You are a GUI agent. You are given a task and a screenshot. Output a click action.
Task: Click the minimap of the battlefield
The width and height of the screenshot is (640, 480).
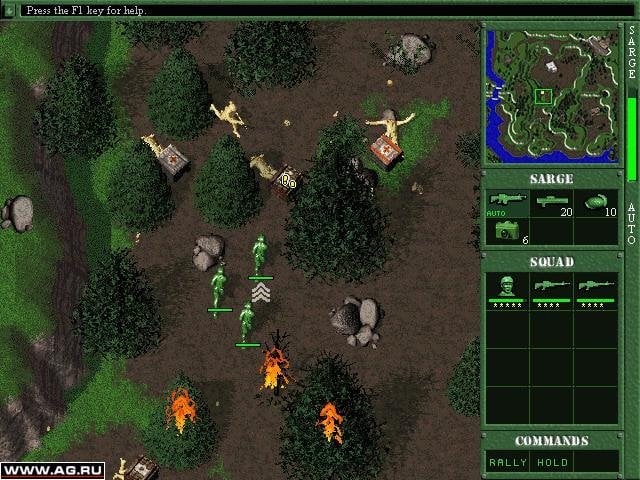click(x=550, y=96)
